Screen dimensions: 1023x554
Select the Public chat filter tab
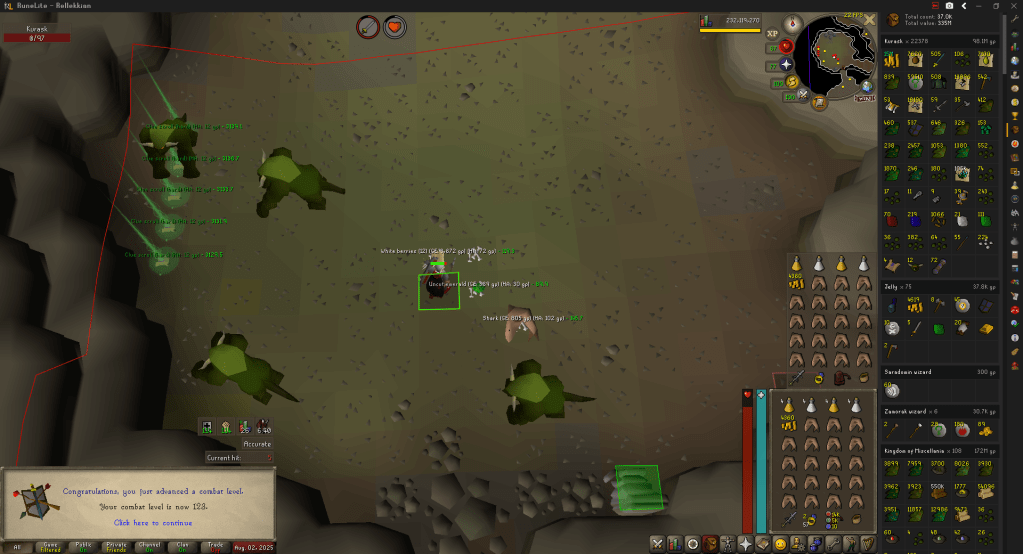84,546
